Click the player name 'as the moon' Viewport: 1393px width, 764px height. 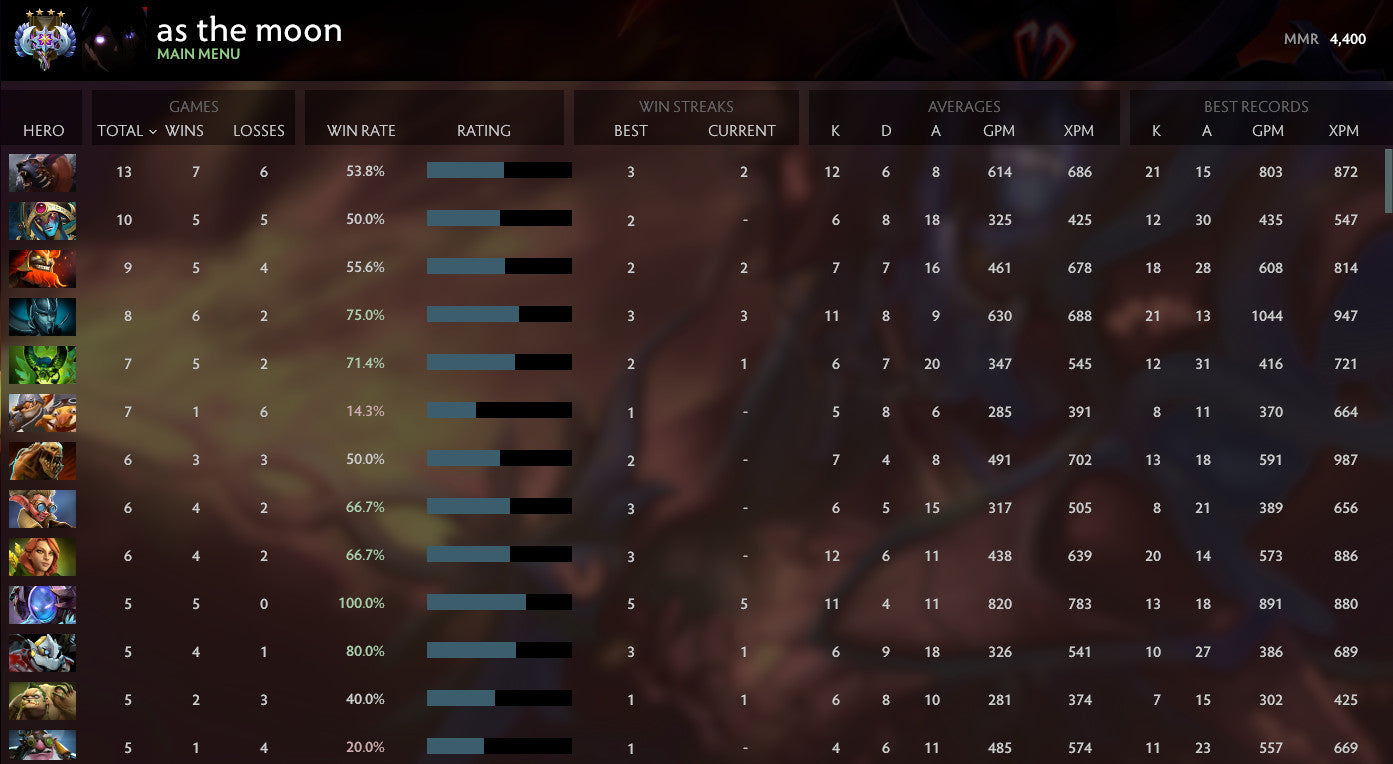[249, 30]
